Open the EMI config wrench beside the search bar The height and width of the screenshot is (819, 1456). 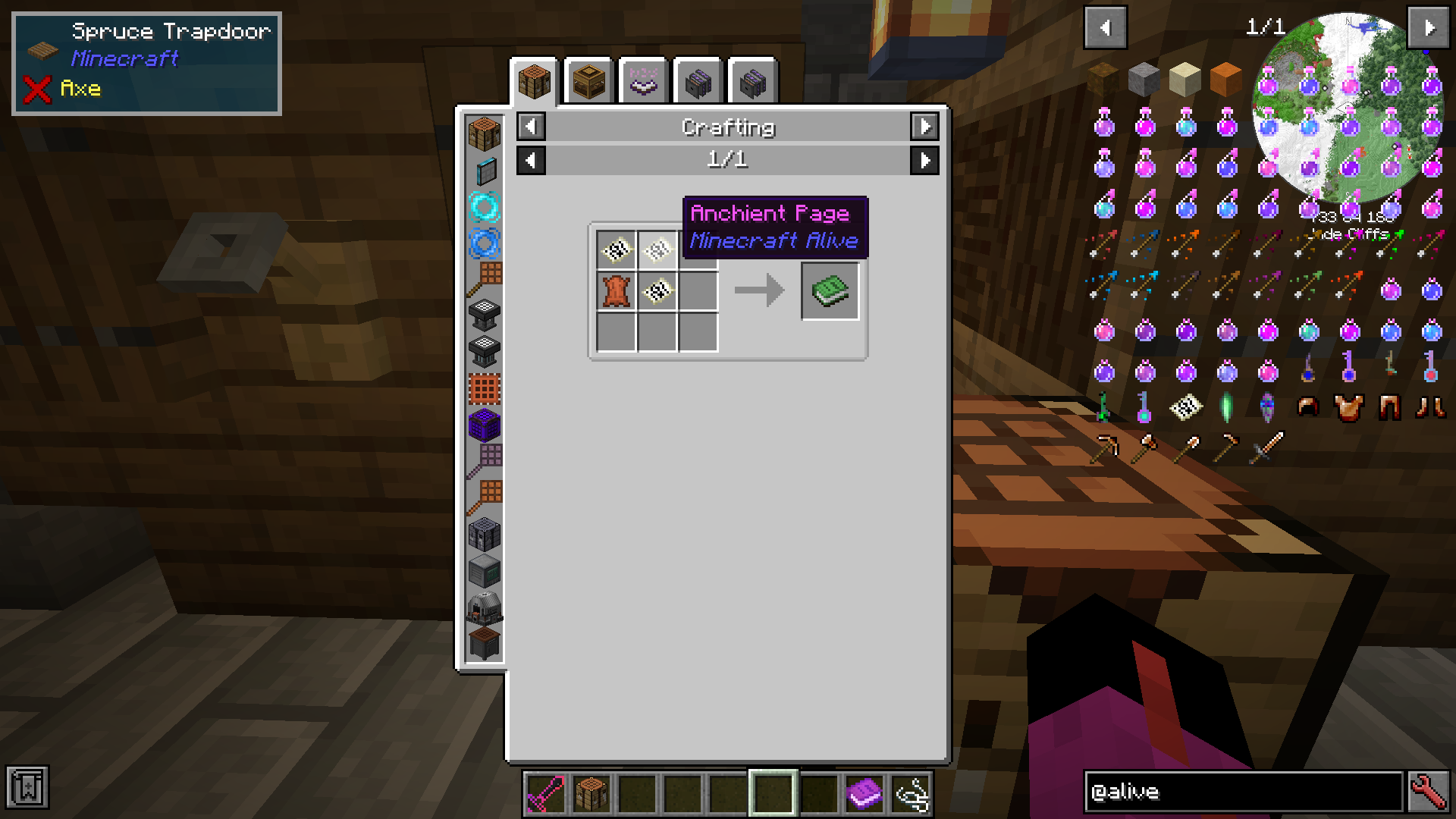1429,792
